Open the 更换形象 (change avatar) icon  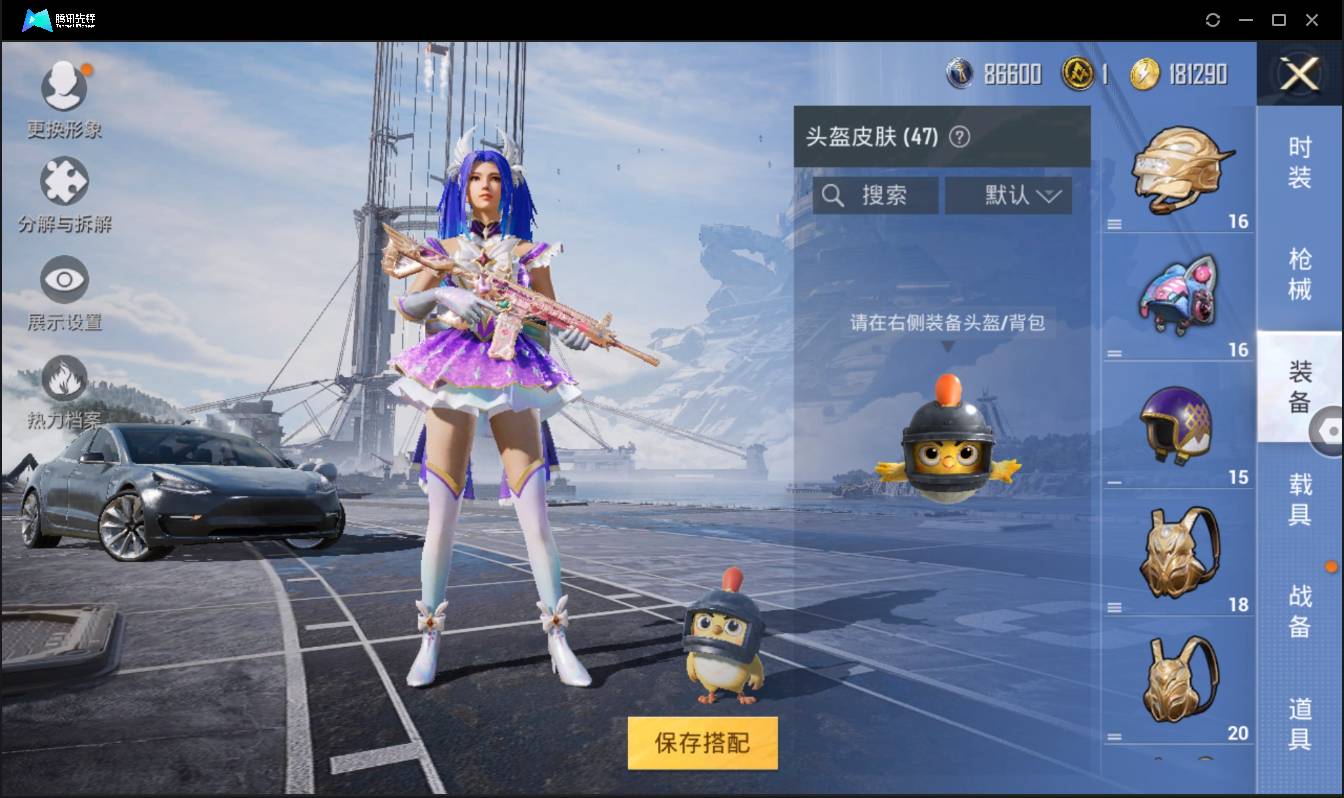point(64,85)
